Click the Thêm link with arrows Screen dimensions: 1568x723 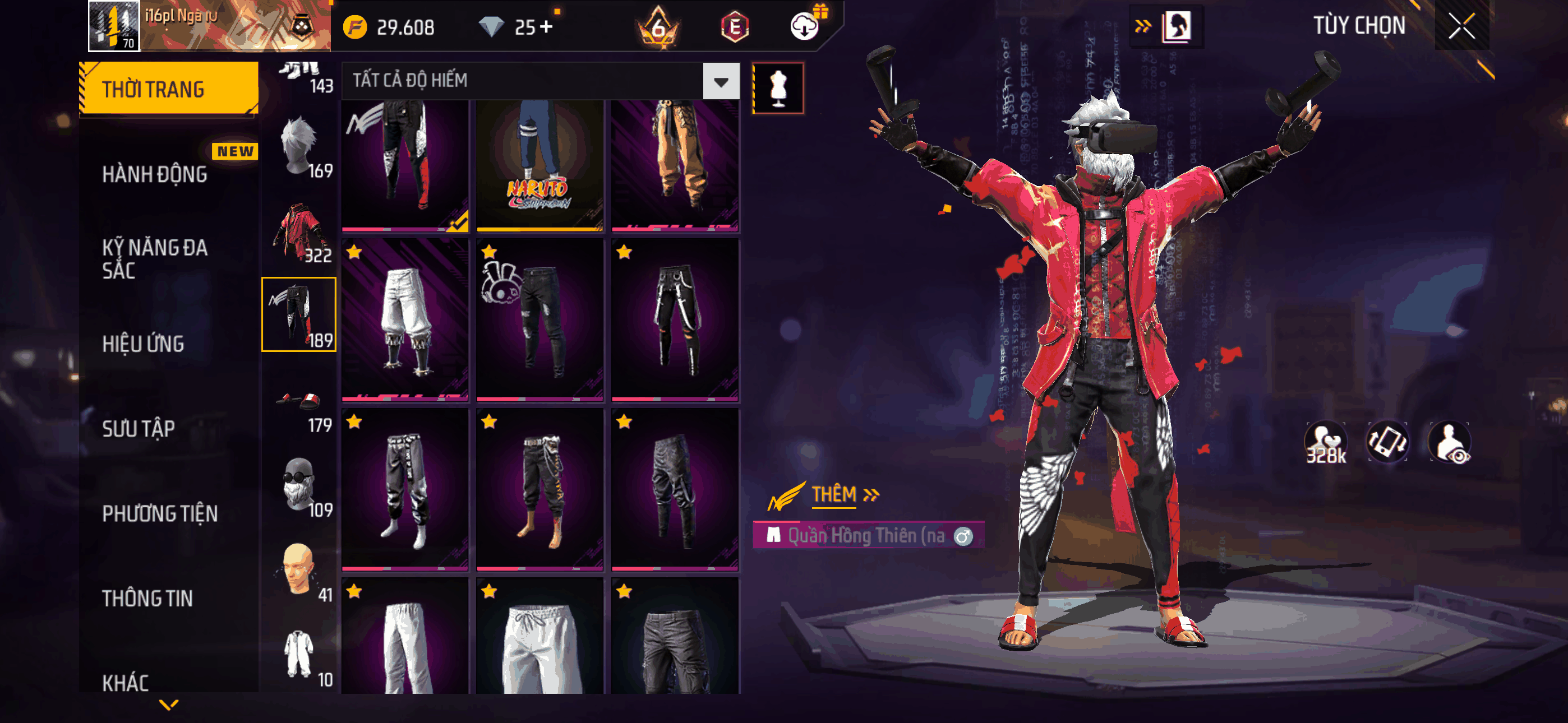845,494
